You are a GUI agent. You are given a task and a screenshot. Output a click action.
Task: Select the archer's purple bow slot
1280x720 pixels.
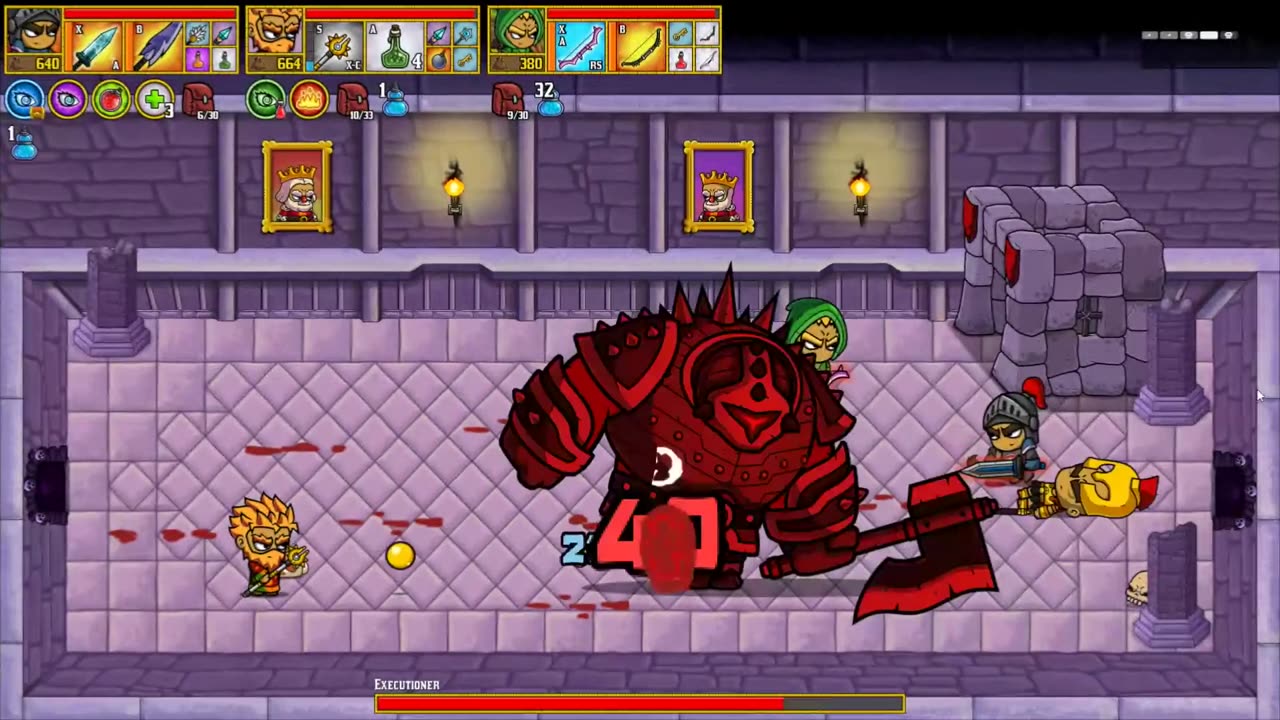[580, 47]
